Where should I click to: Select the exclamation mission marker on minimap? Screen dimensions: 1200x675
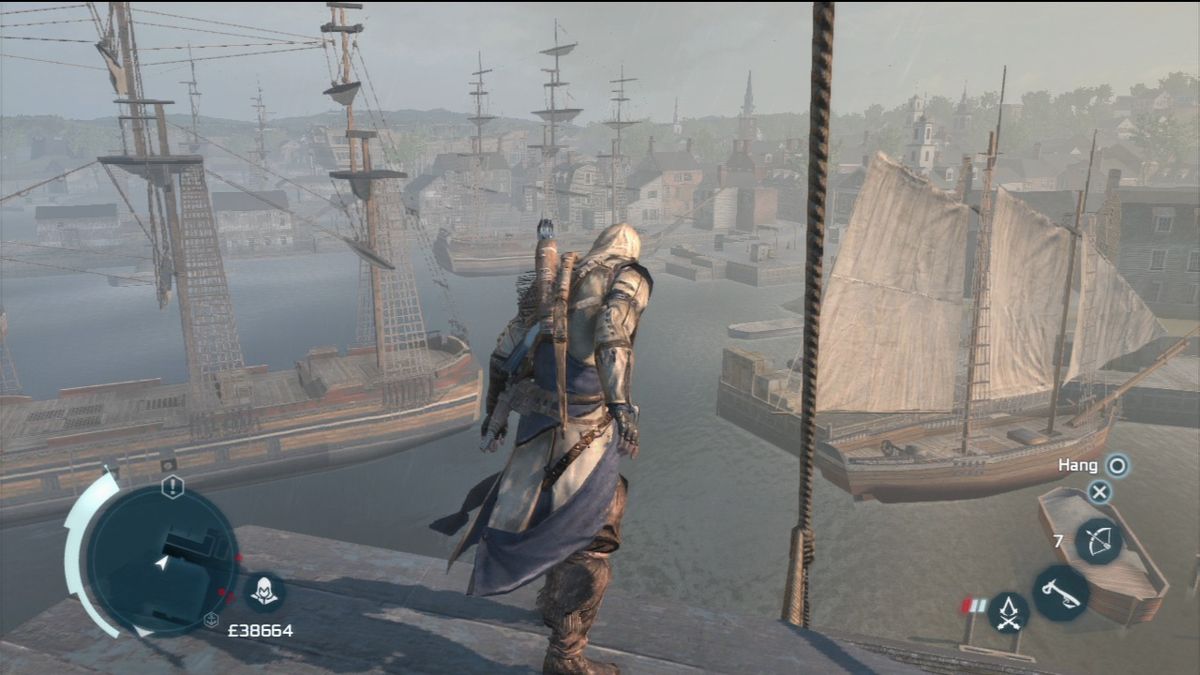pos(173,487)
